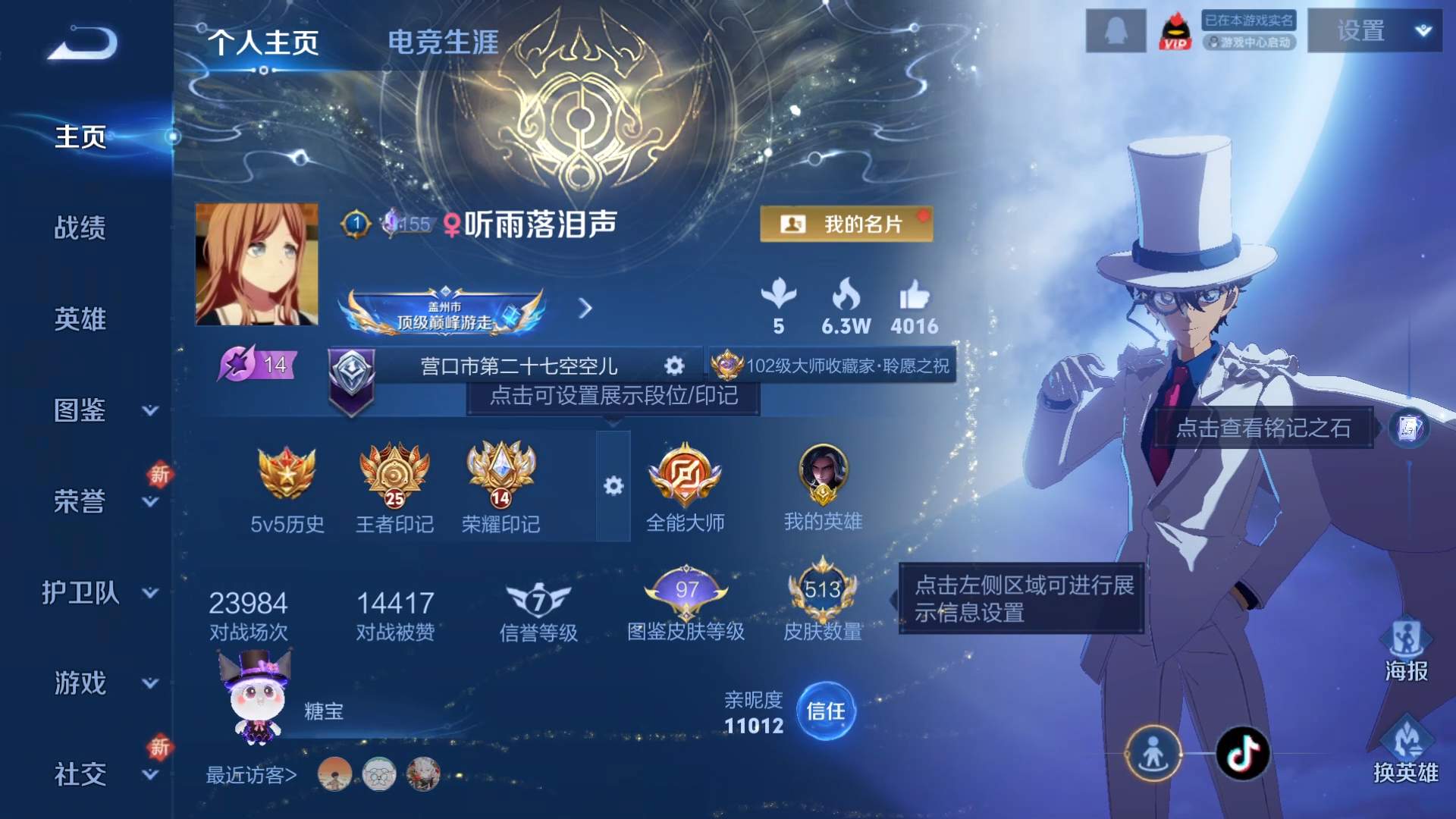The height and width of the screenshot is (819, 1456).
Task: Open the dropdown arrow beside 设置
Action: coord(1424,30)
